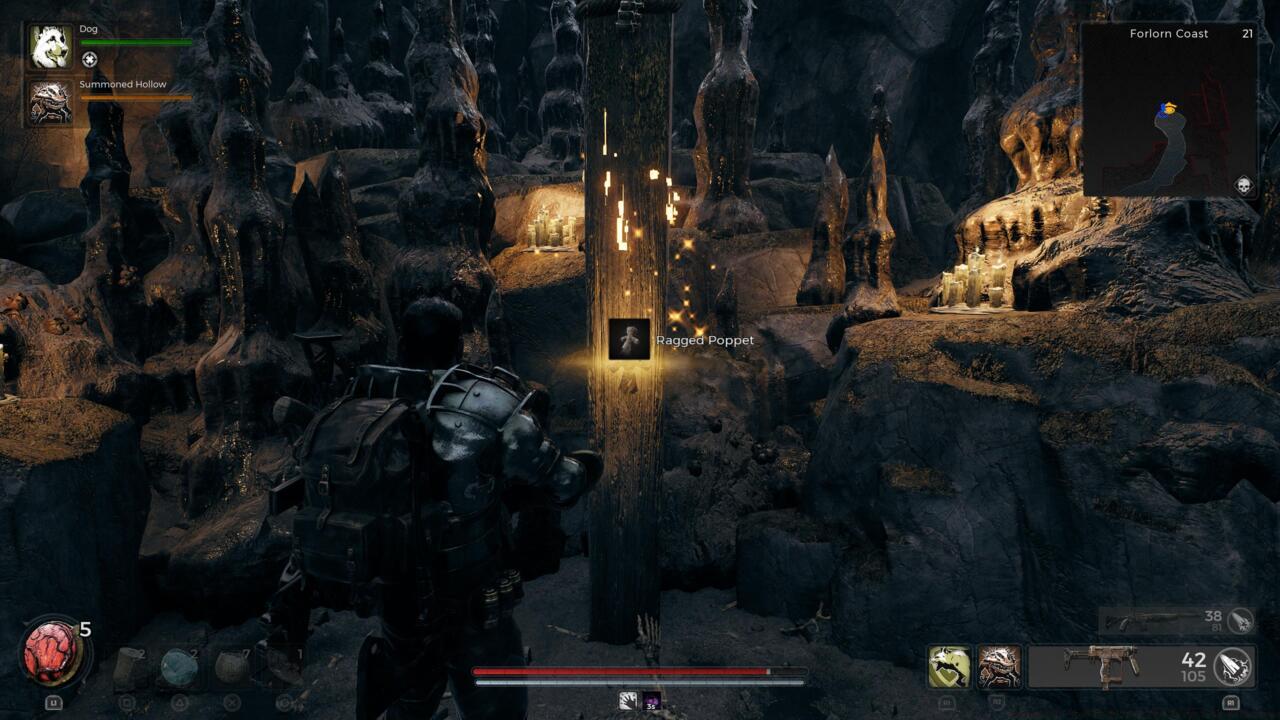Trigger the long gun's weapon mod
1280x720 pixels.
1240,620
